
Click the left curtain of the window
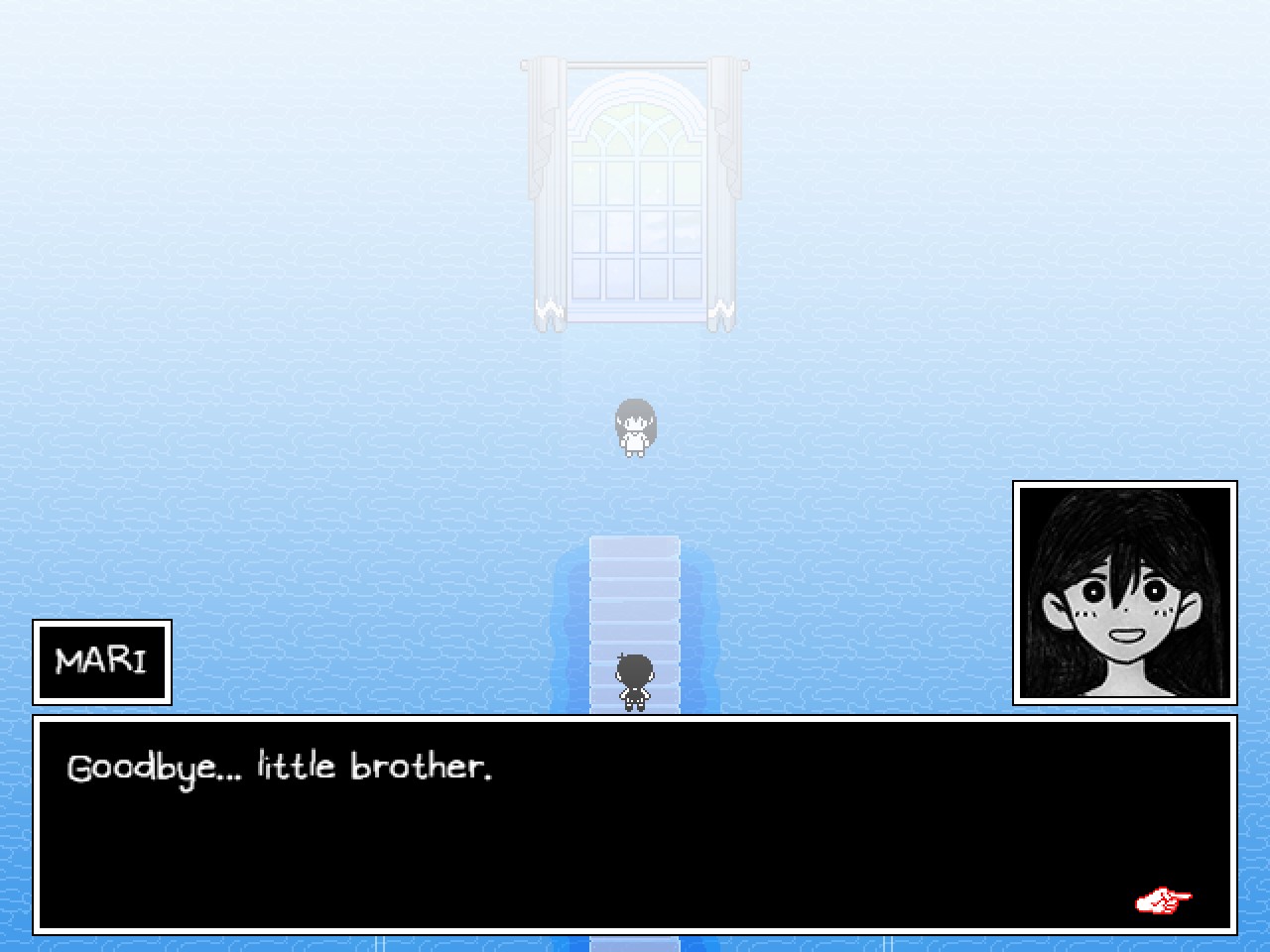[546, 188]
